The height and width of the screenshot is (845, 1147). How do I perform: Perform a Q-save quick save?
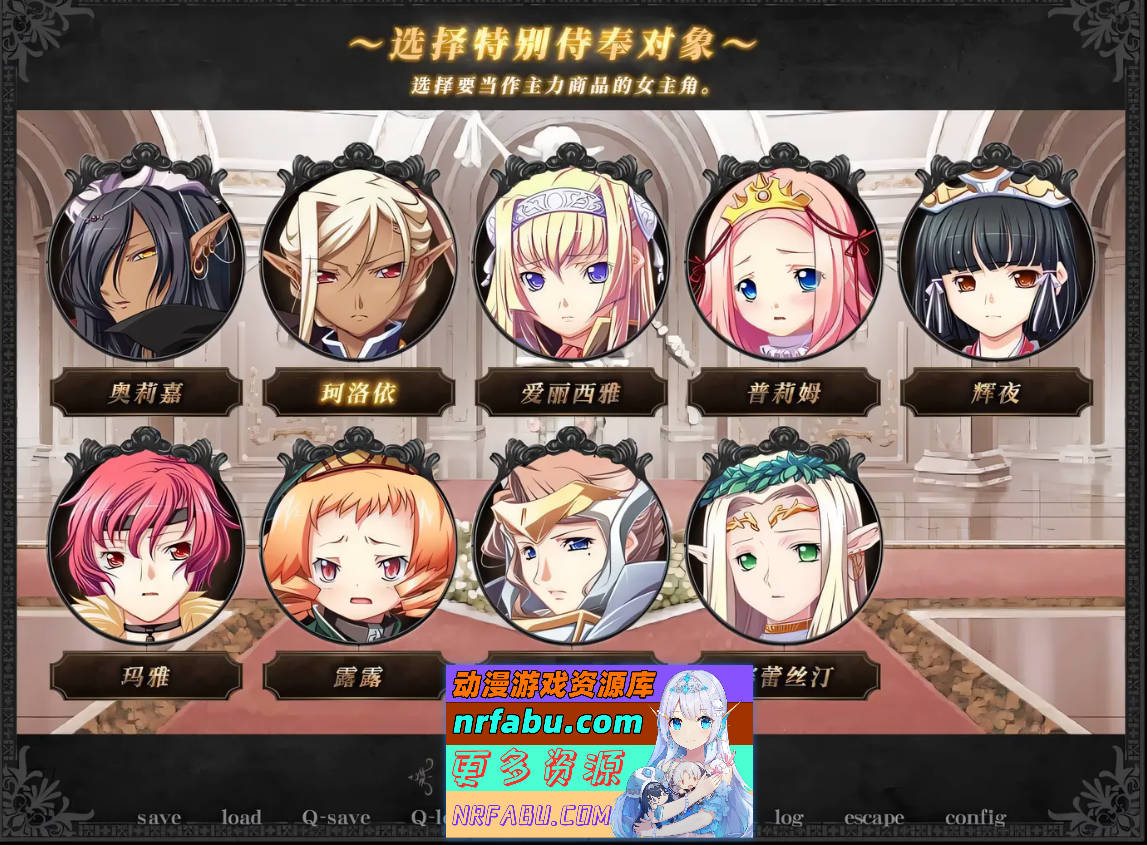336,818
